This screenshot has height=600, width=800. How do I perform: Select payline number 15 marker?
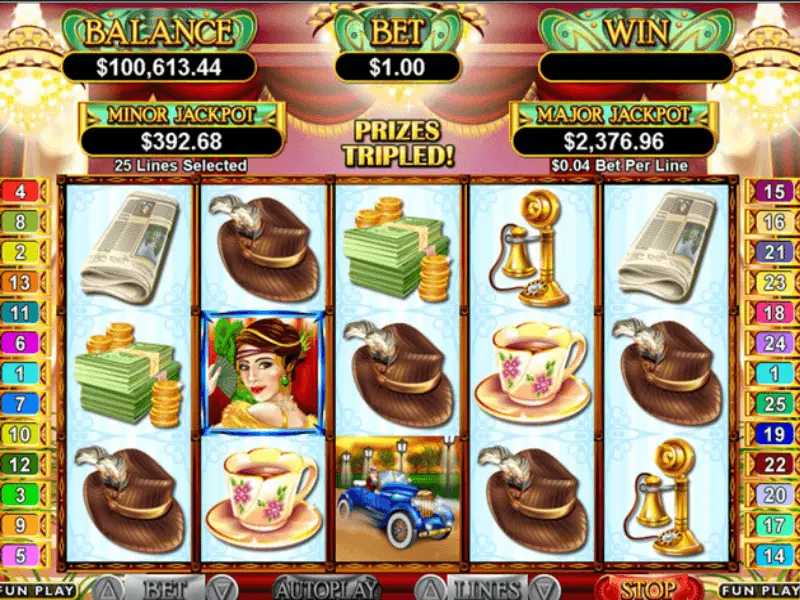(775, 192)
